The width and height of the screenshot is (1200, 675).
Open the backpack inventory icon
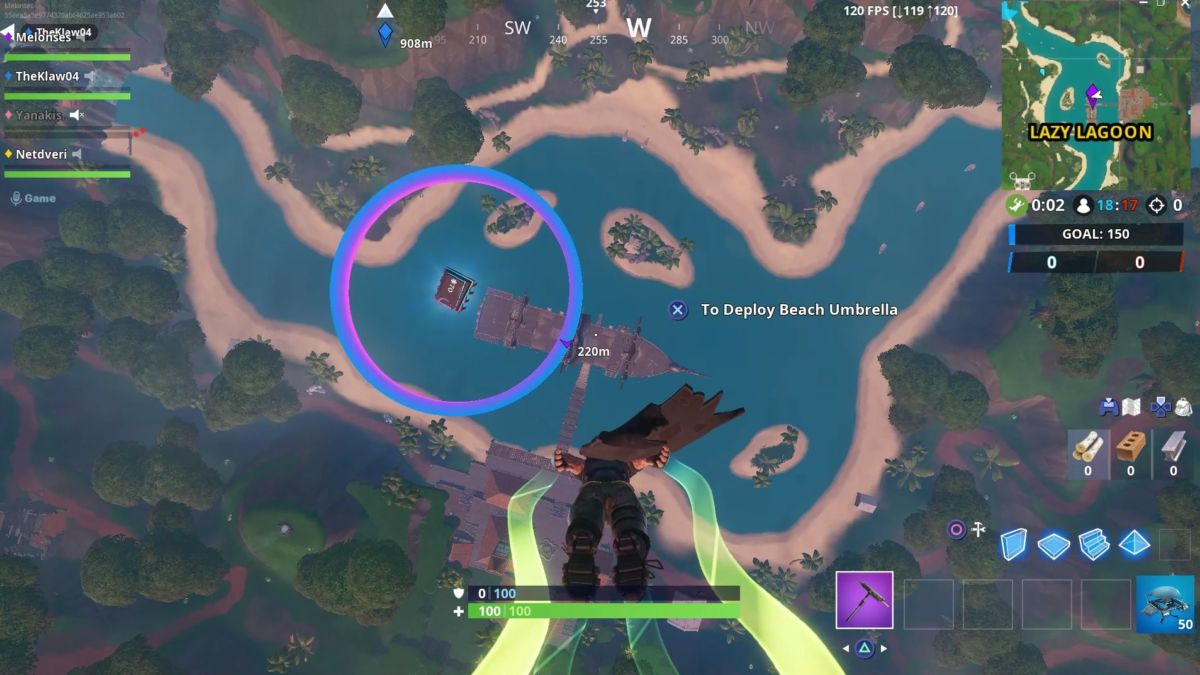[x=1183, y=407]
